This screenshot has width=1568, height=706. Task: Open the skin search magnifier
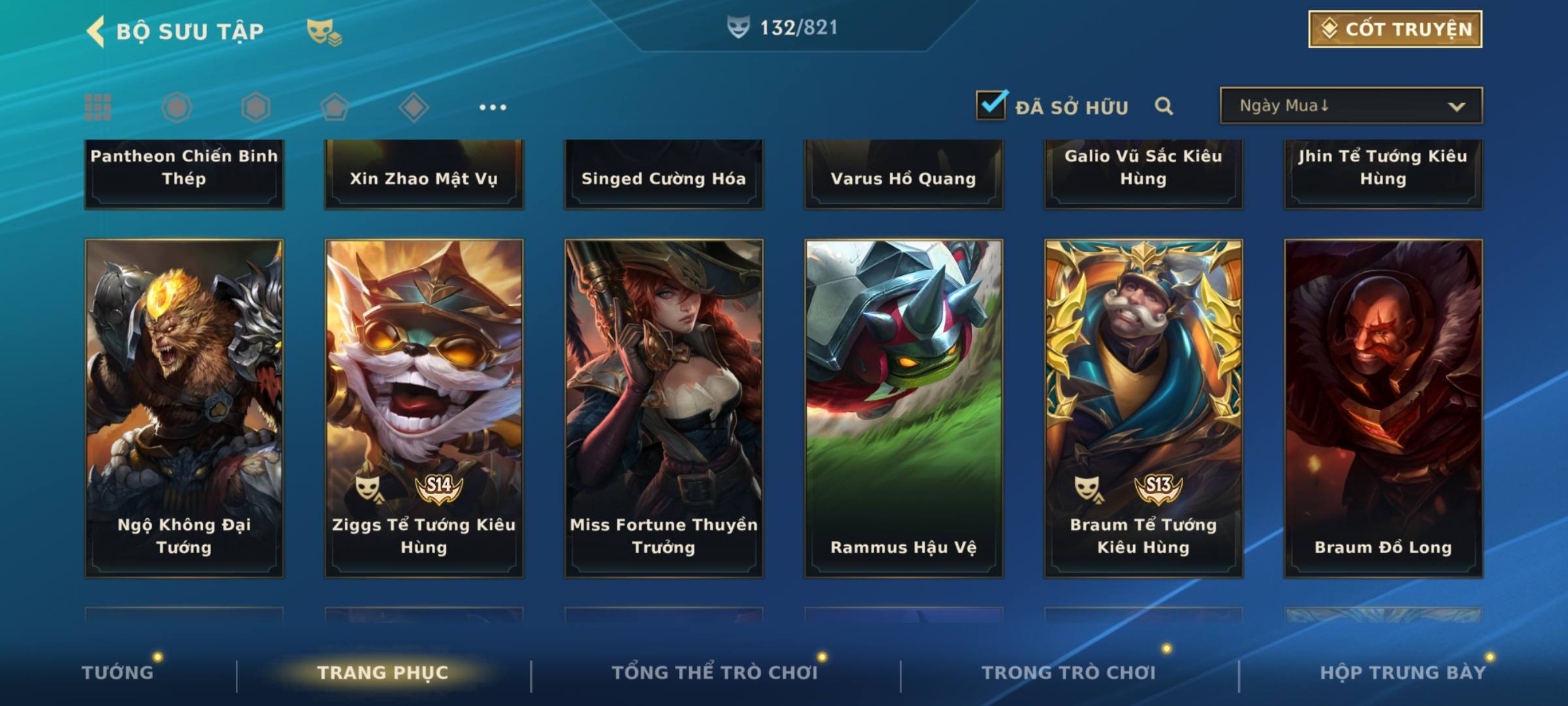1164,106
